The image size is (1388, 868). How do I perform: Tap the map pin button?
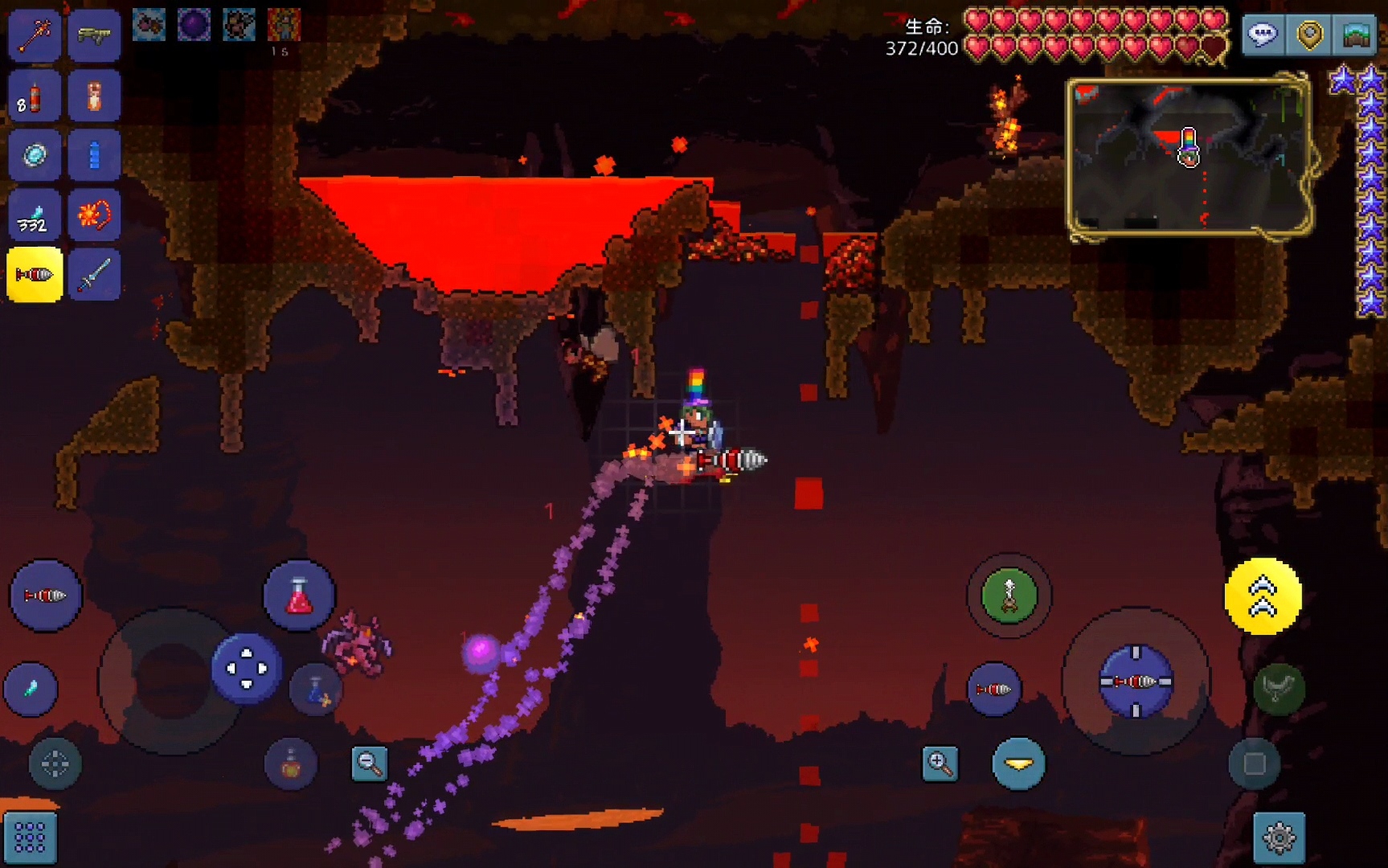tap(1309, 35)
